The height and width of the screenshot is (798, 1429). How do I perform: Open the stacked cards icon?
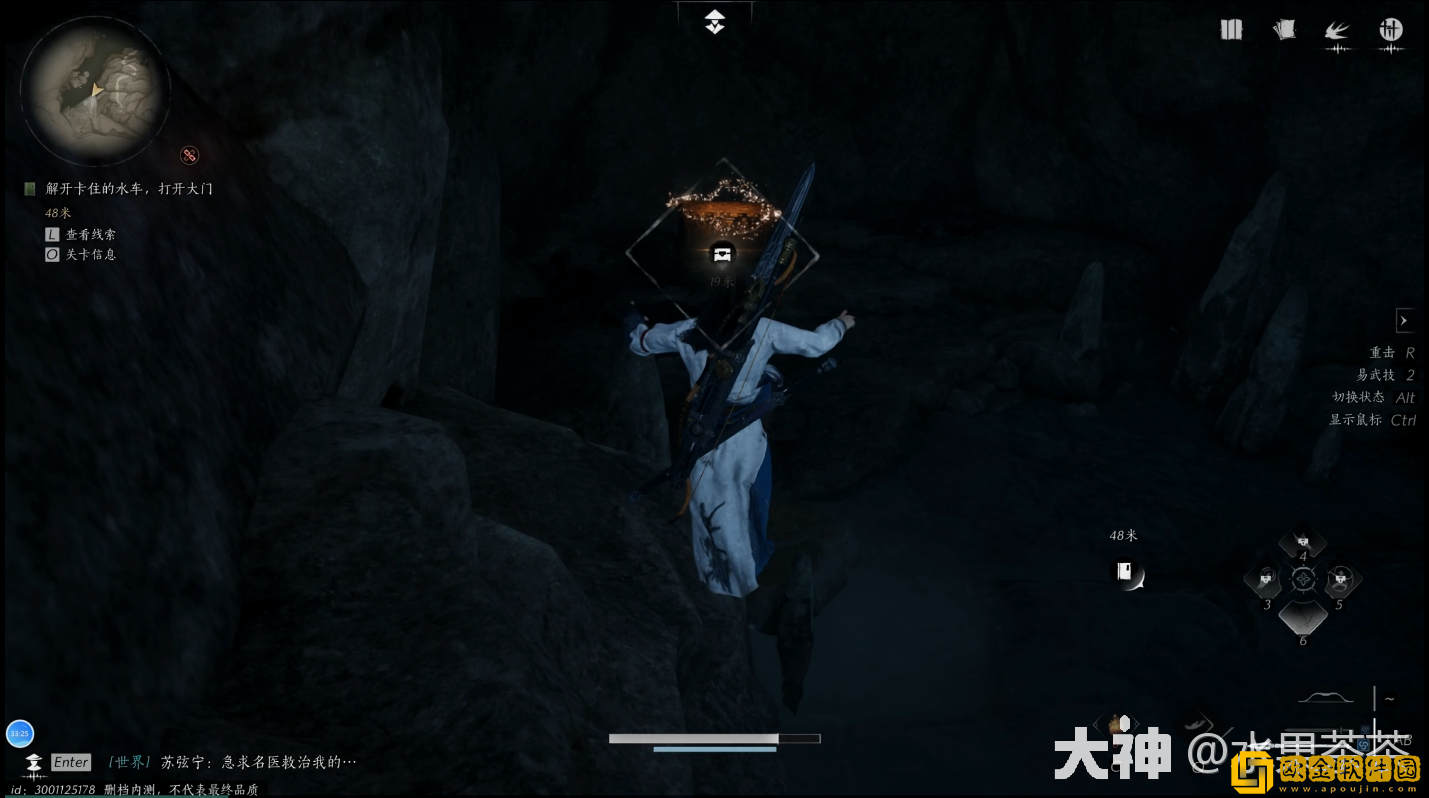[1284, 30]
